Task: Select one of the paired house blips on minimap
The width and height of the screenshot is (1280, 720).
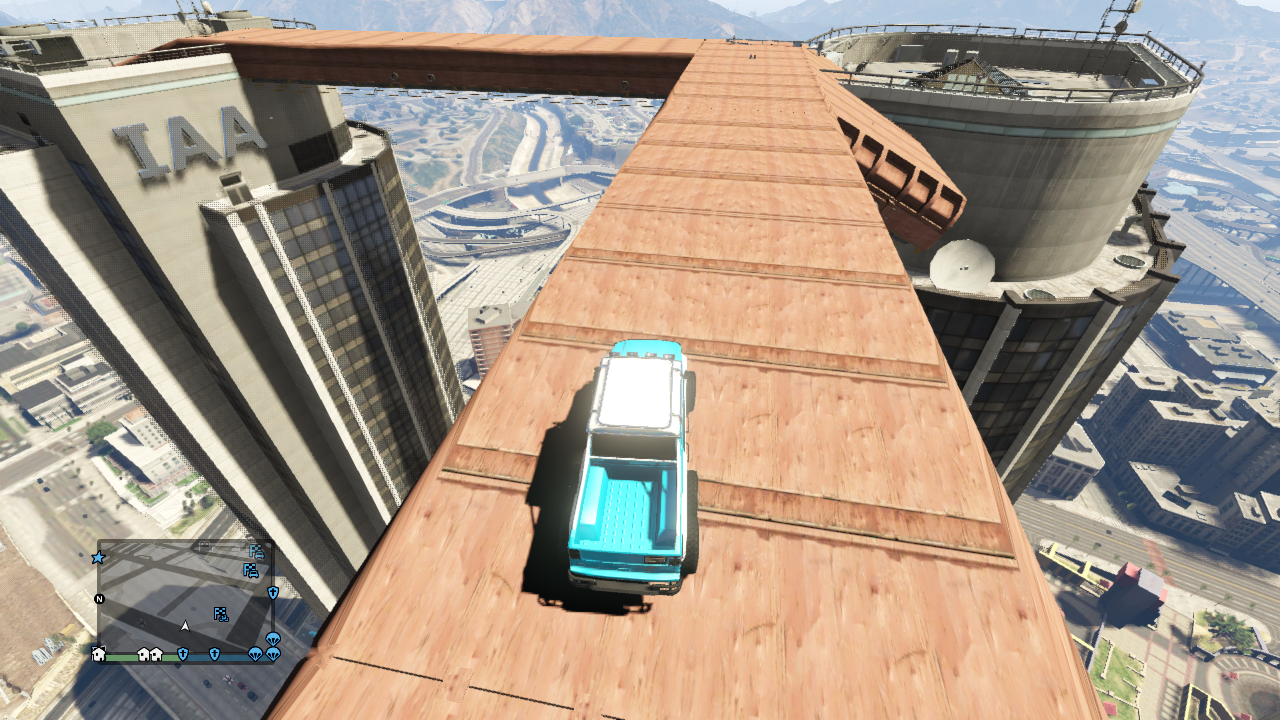Action: pyautogui.click(x=144, y=654)
